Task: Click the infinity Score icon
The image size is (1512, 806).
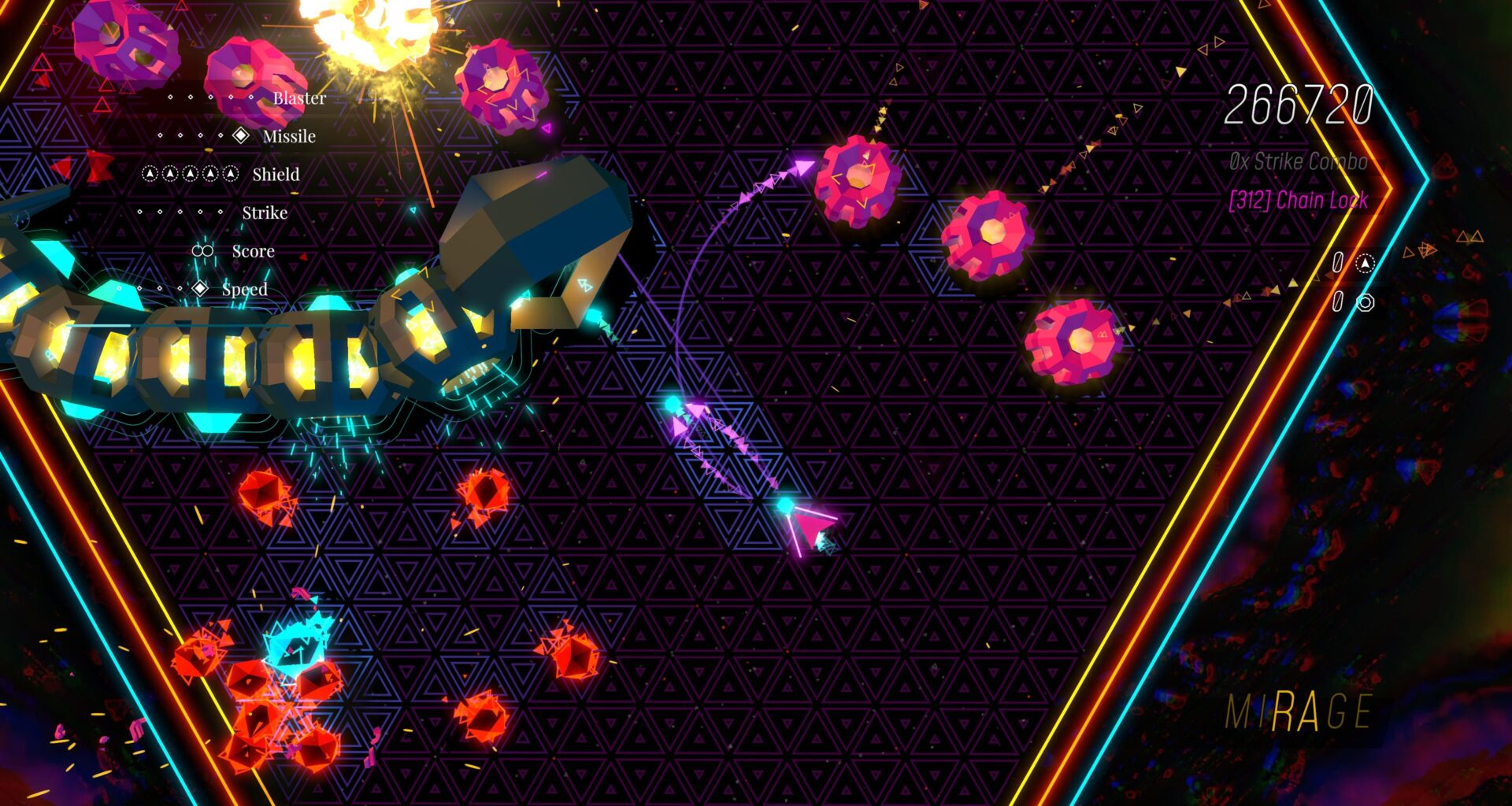Action: pos(204,250)
